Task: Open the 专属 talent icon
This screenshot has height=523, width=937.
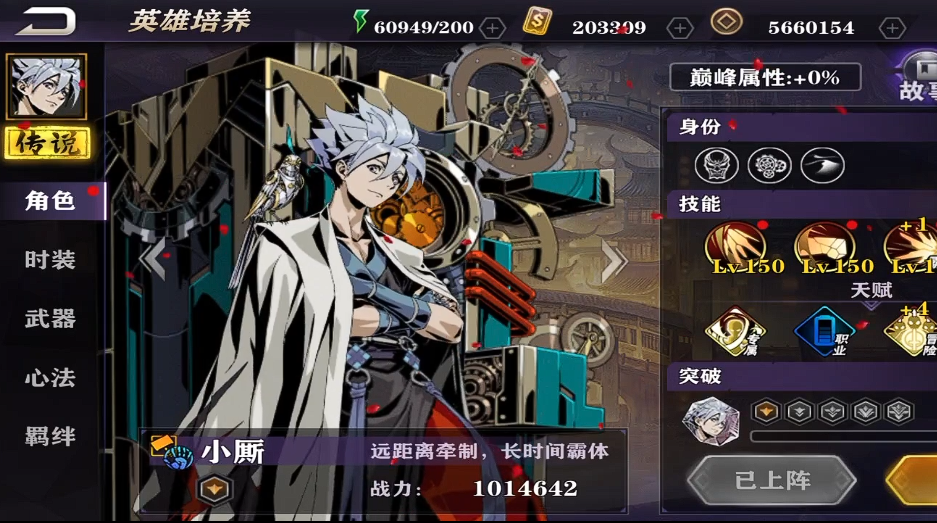Action: [735, 332]
